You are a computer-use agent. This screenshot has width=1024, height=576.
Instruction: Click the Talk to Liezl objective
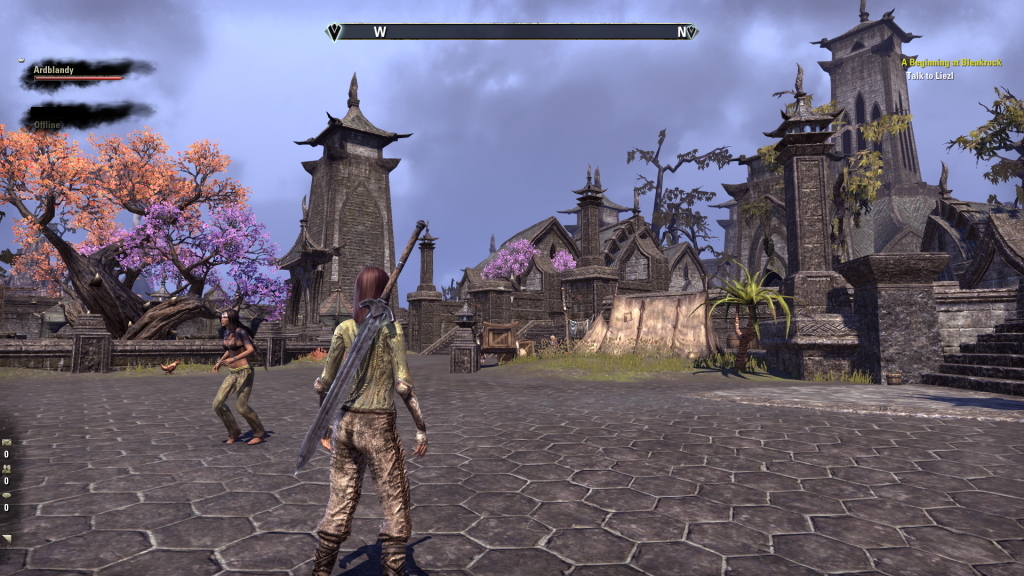tap(928, 76)
